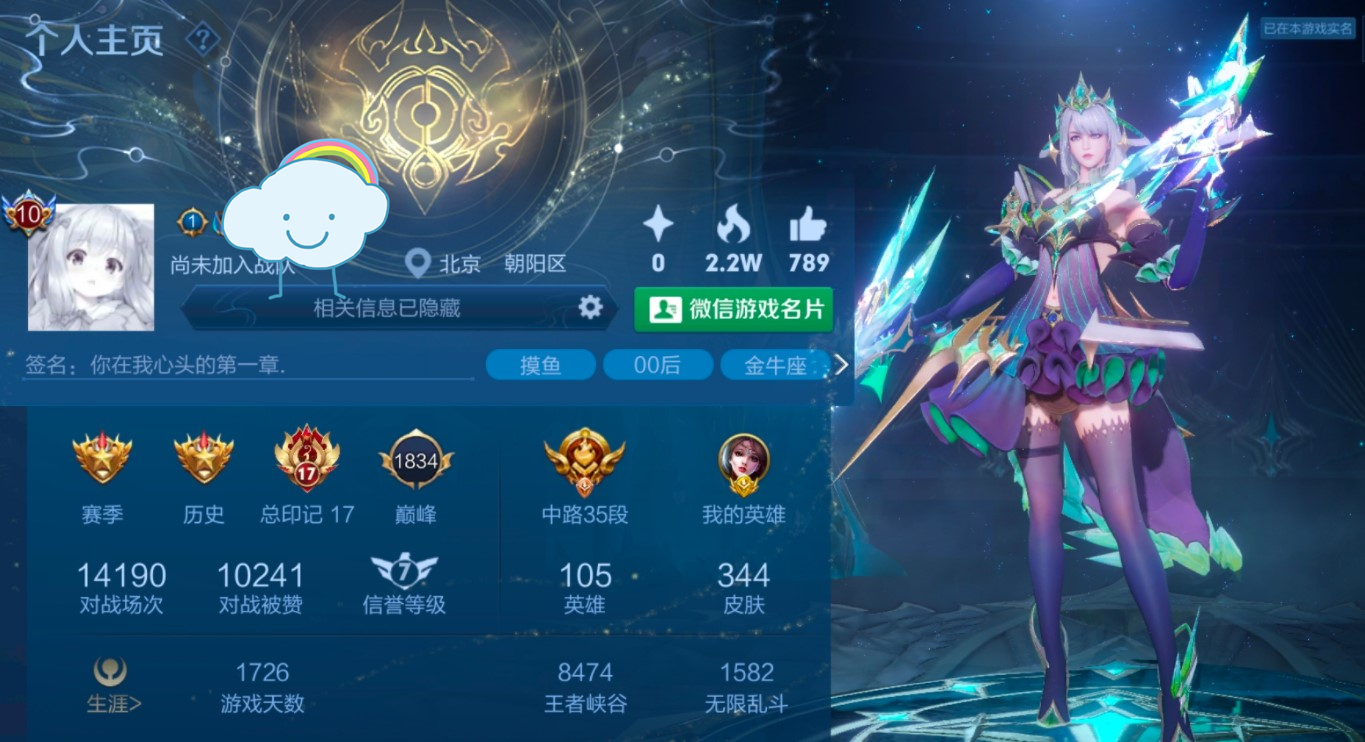Click the 已在本游戏实名 label
The width and height of the screenshot is (1365, 742).
(1307, 29)
